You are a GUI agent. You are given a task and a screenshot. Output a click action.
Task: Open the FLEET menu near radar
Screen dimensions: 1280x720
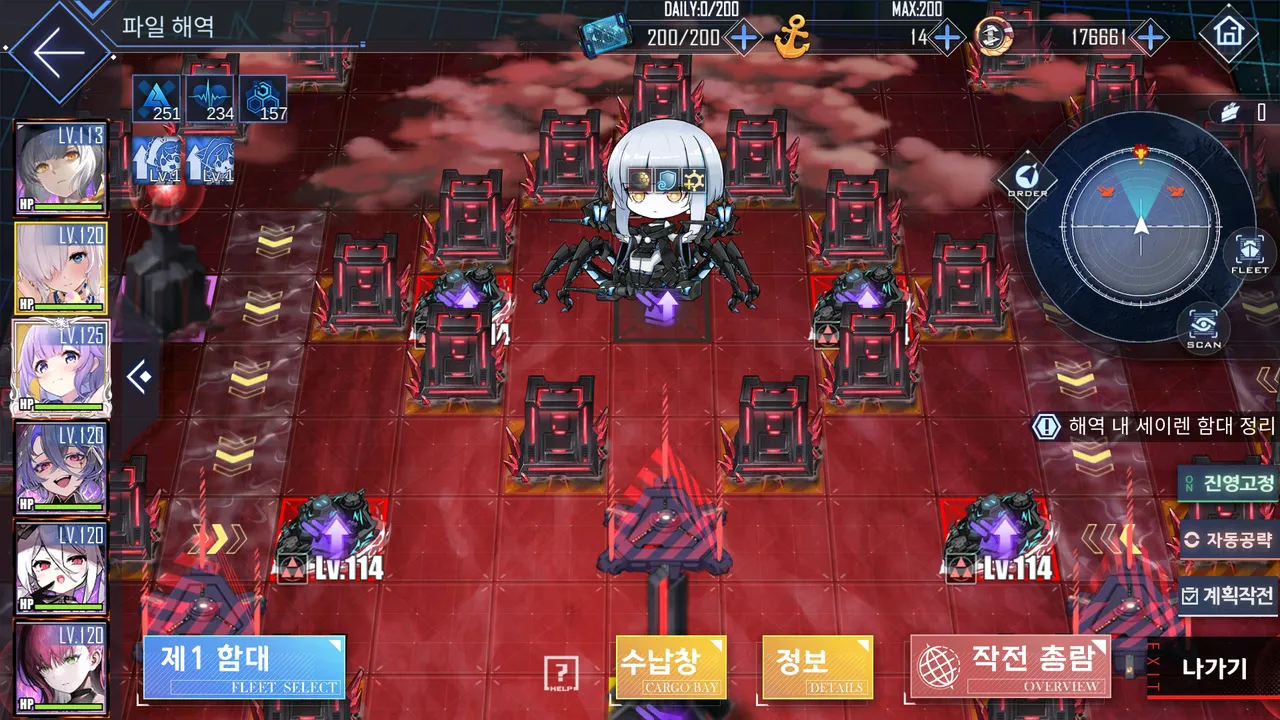pyautogui.click(x=1249, y=254)
